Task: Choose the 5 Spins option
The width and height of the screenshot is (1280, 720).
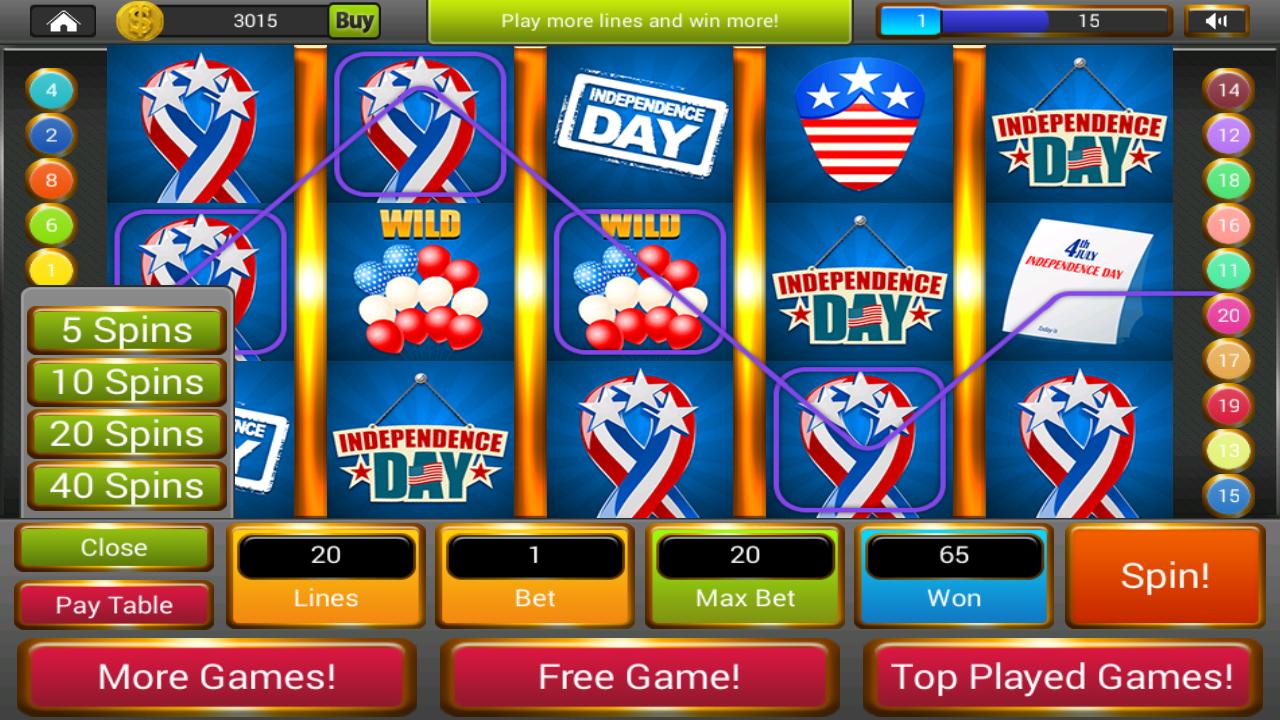Action: [x=126, y=330]
